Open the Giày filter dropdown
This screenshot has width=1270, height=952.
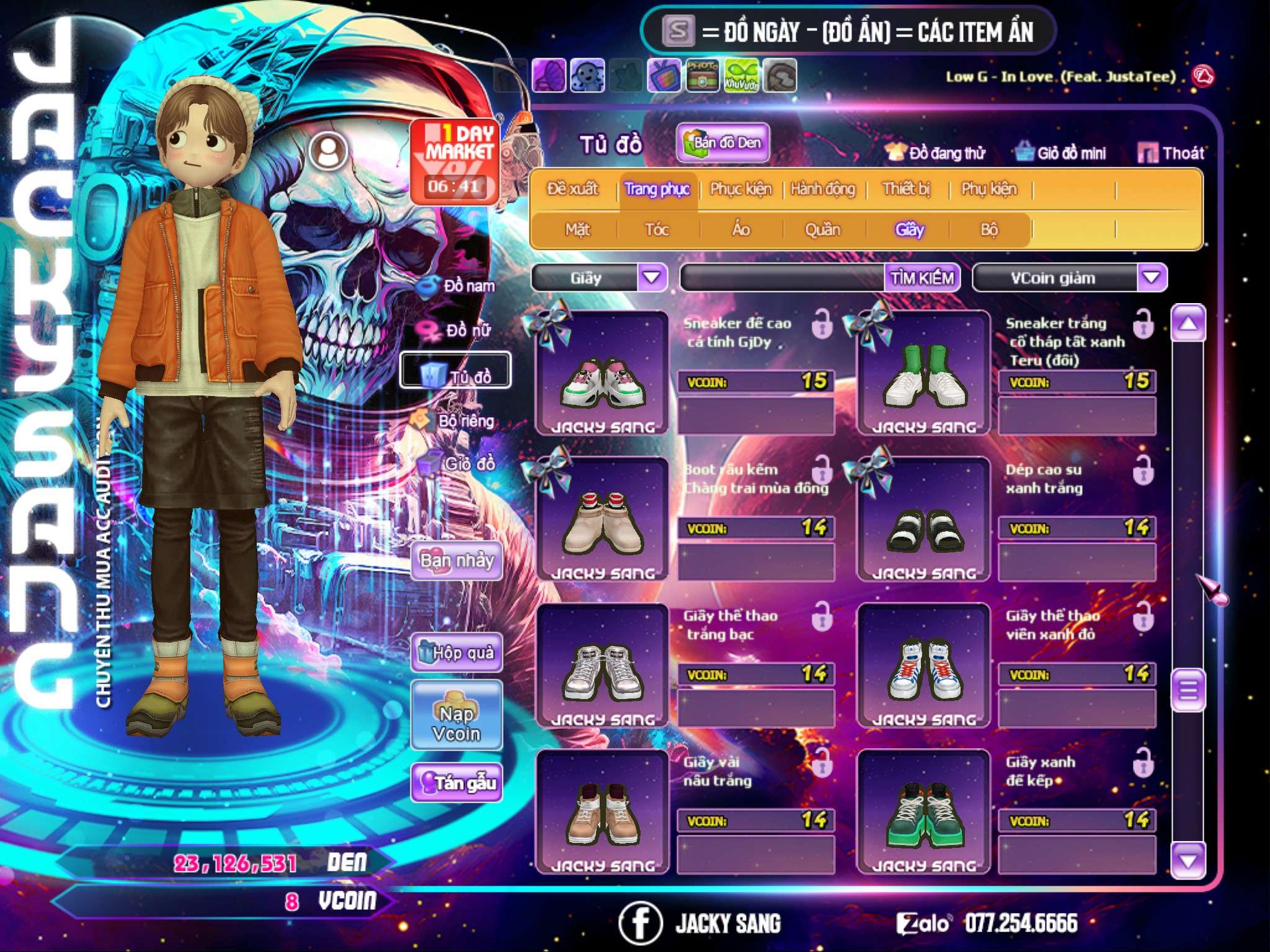pyautogui.click(x=652, y=278)
